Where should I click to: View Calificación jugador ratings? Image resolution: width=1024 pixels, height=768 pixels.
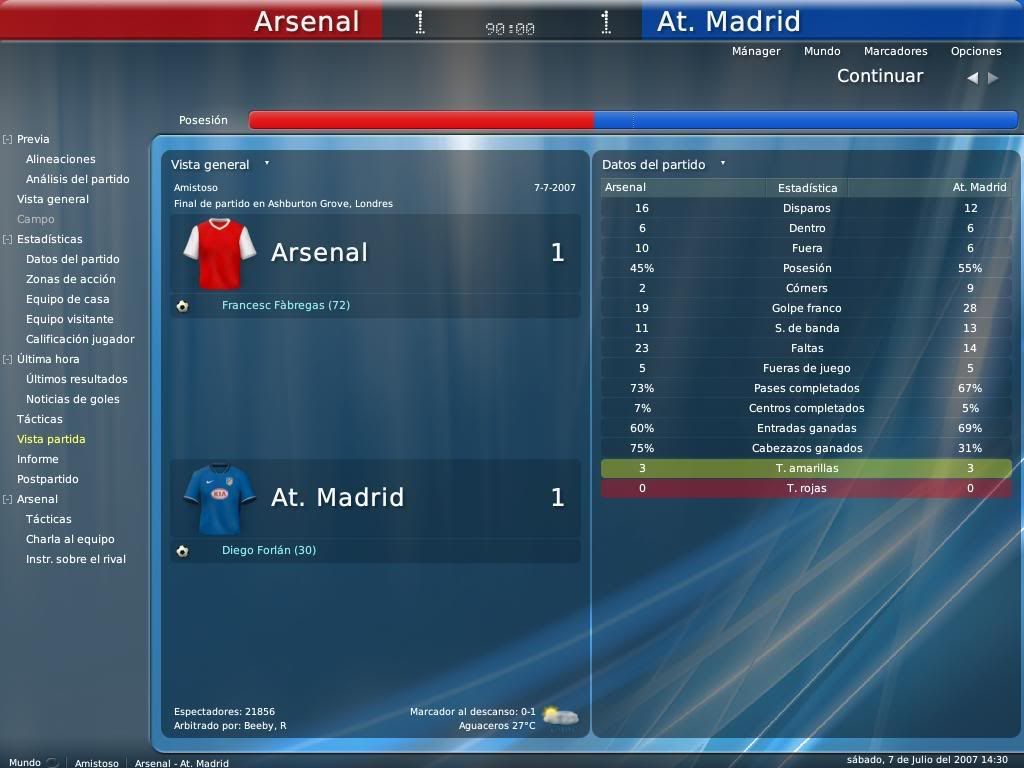[x=80, y=339]
